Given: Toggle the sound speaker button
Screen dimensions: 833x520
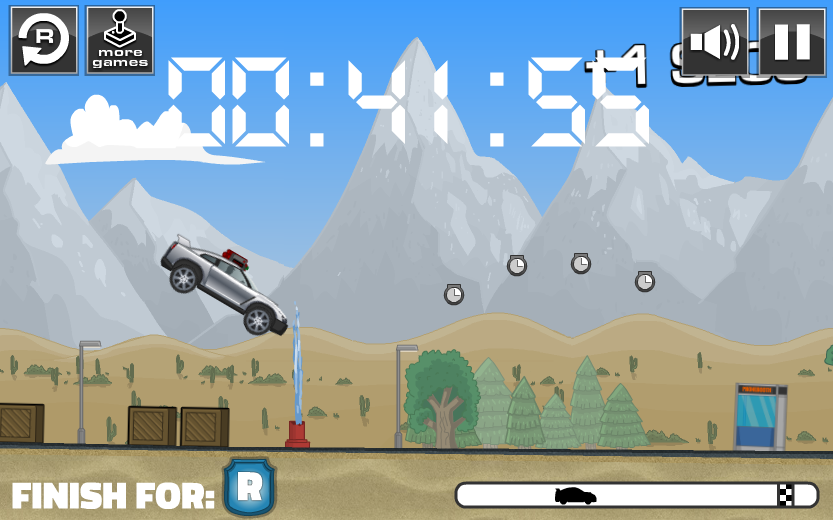Looking at the screenshot, I should (715, 42).
